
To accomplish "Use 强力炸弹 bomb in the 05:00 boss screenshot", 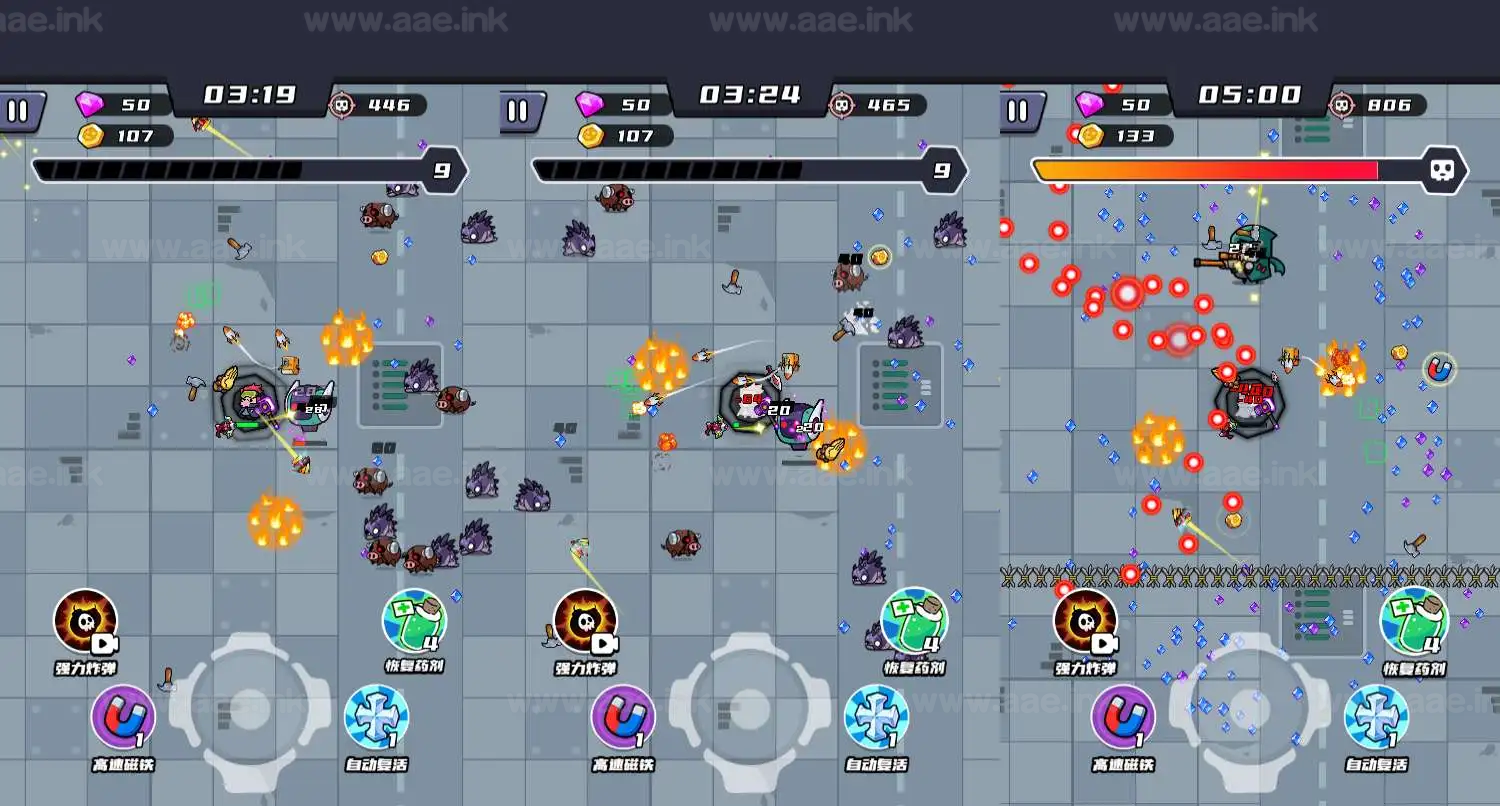I will (1085, 622).
